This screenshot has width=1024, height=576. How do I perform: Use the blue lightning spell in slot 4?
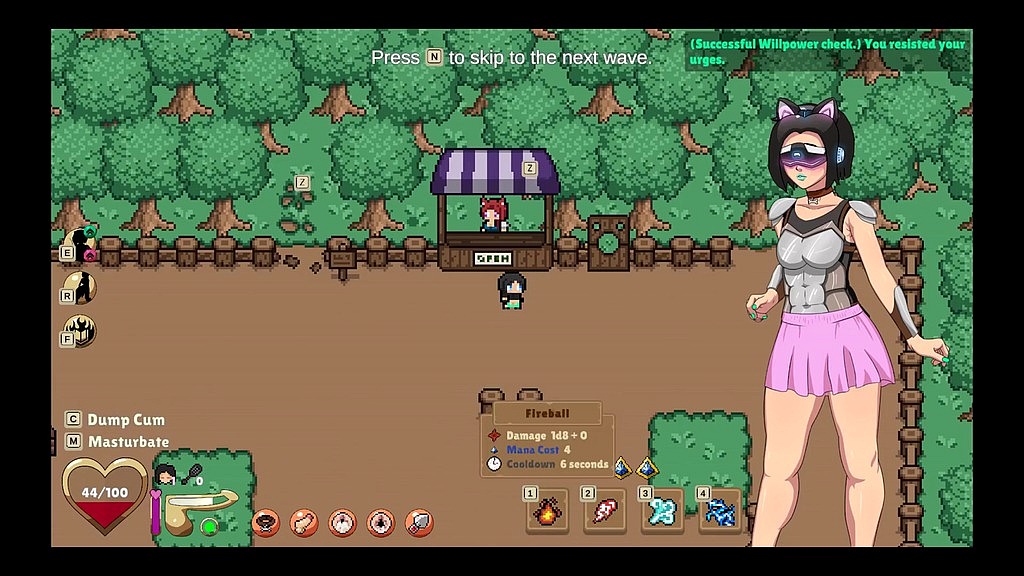pyautogui.click(x=720, y=512)
